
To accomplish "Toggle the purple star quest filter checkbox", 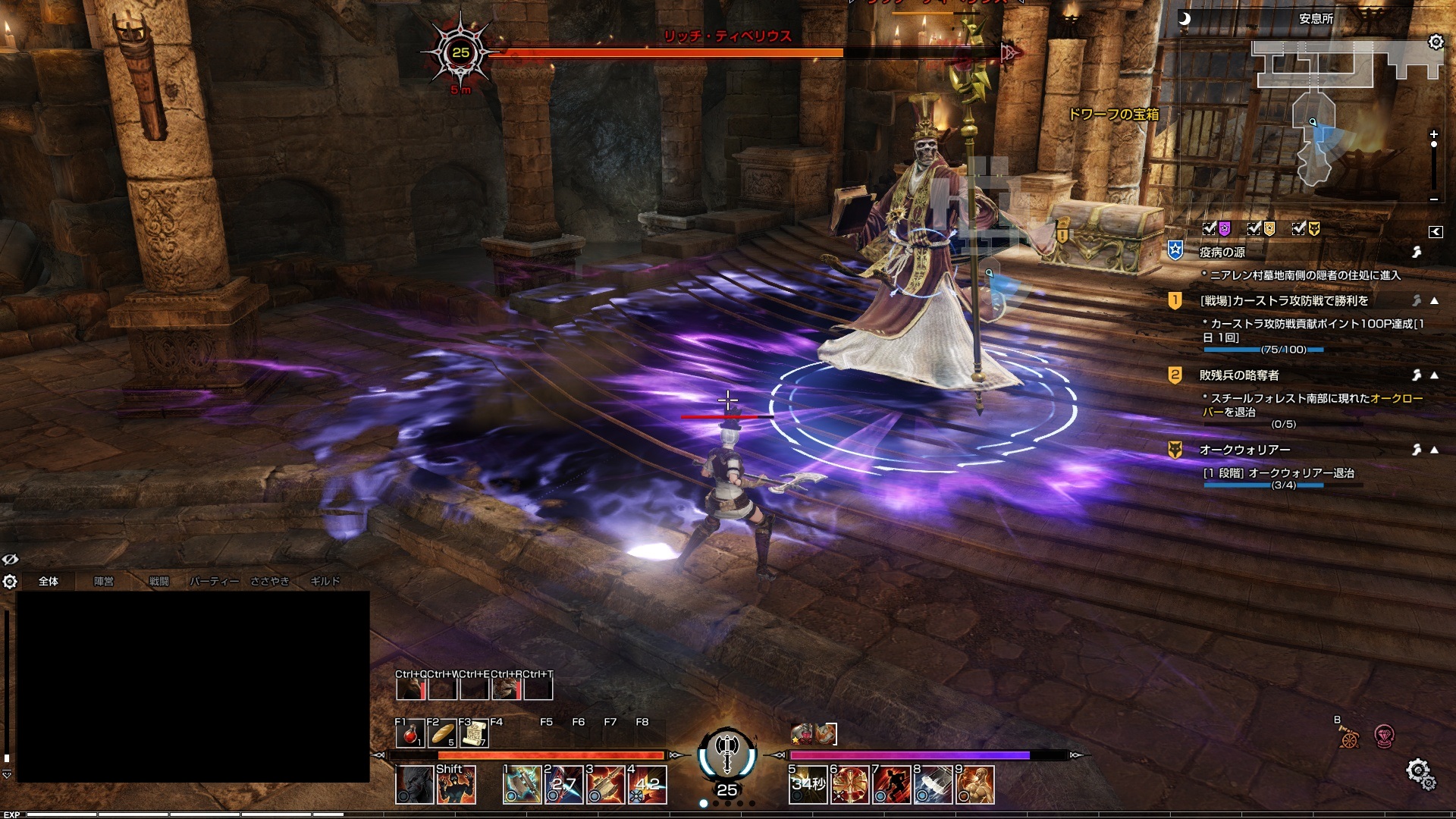I will [1210, 228].
